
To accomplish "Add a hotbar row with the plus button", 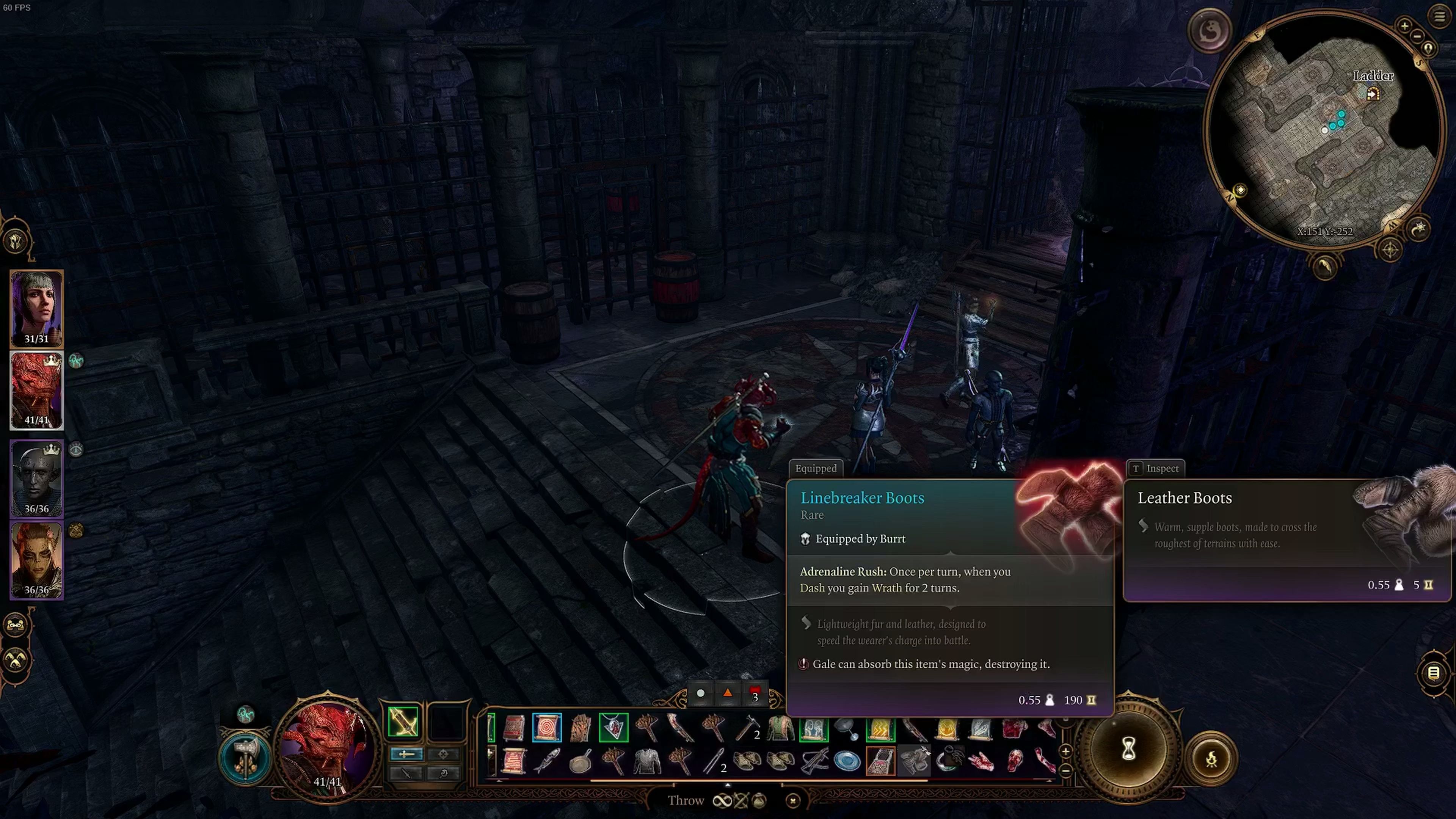I will click(1065, 751).
